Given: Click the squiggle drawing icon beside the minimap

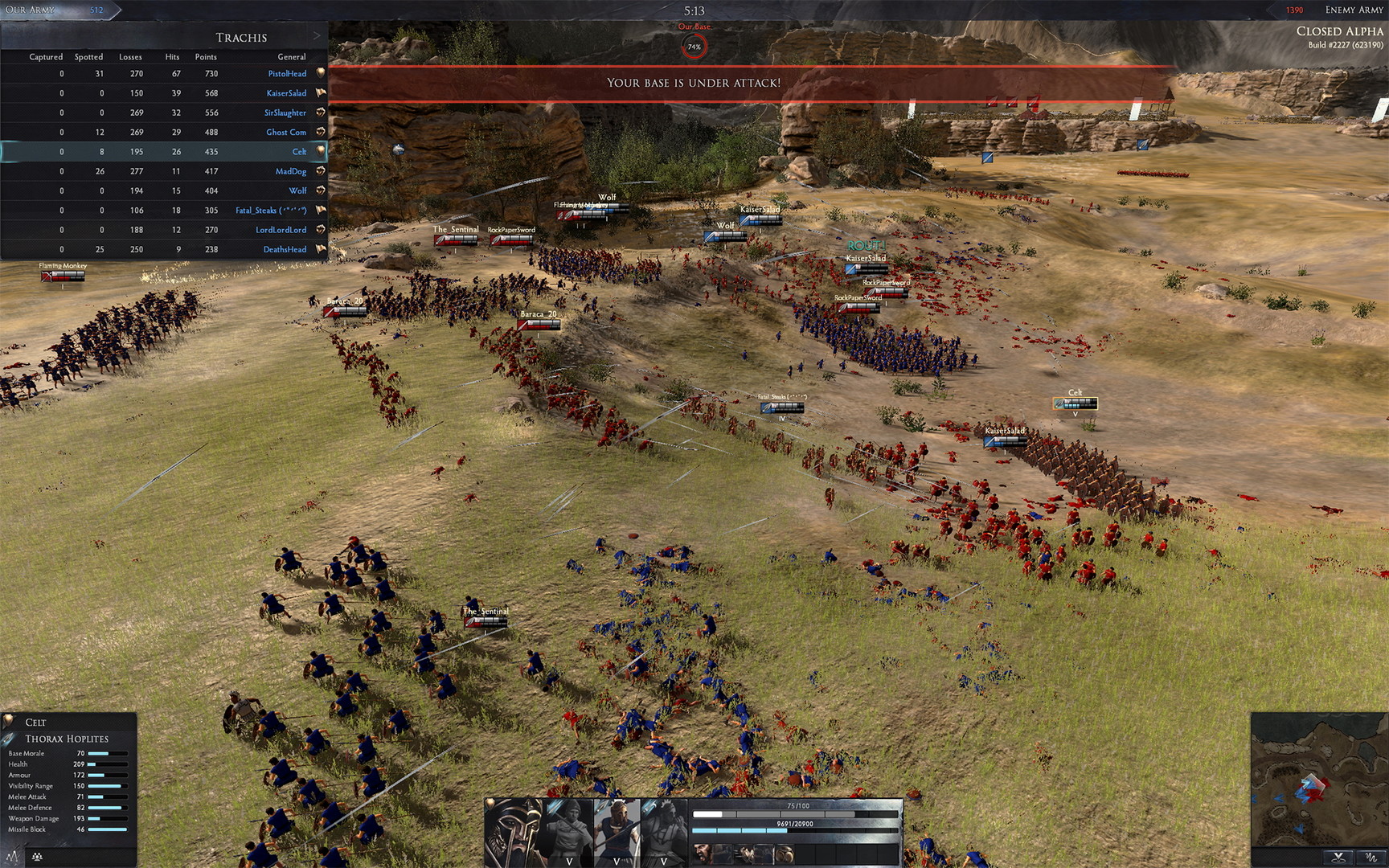Looking at the screenshot, I should pos(1371,858).
